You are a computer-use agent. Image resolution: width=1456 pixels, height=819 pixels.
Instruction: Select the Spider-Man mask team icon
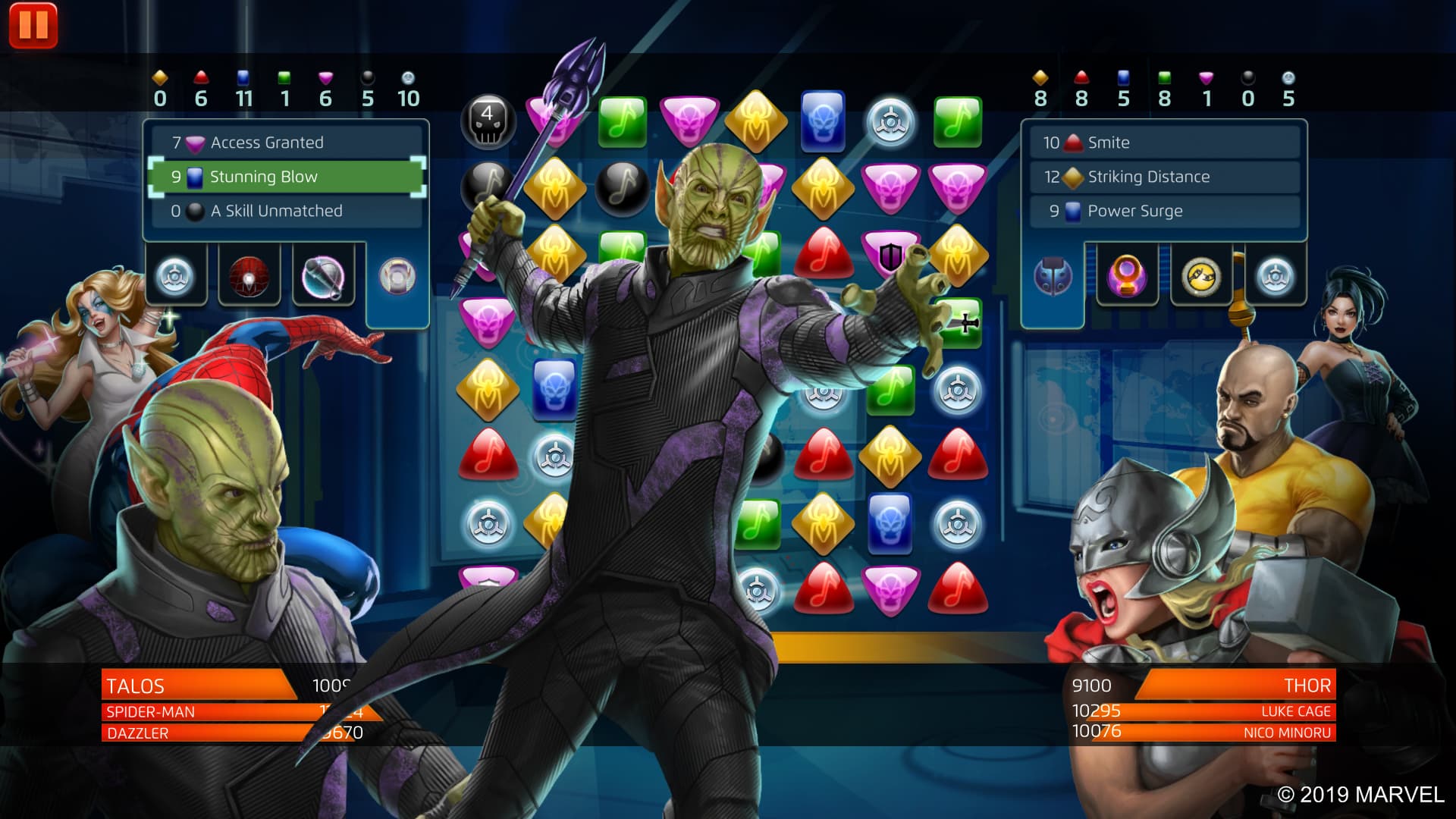[249, 276]
